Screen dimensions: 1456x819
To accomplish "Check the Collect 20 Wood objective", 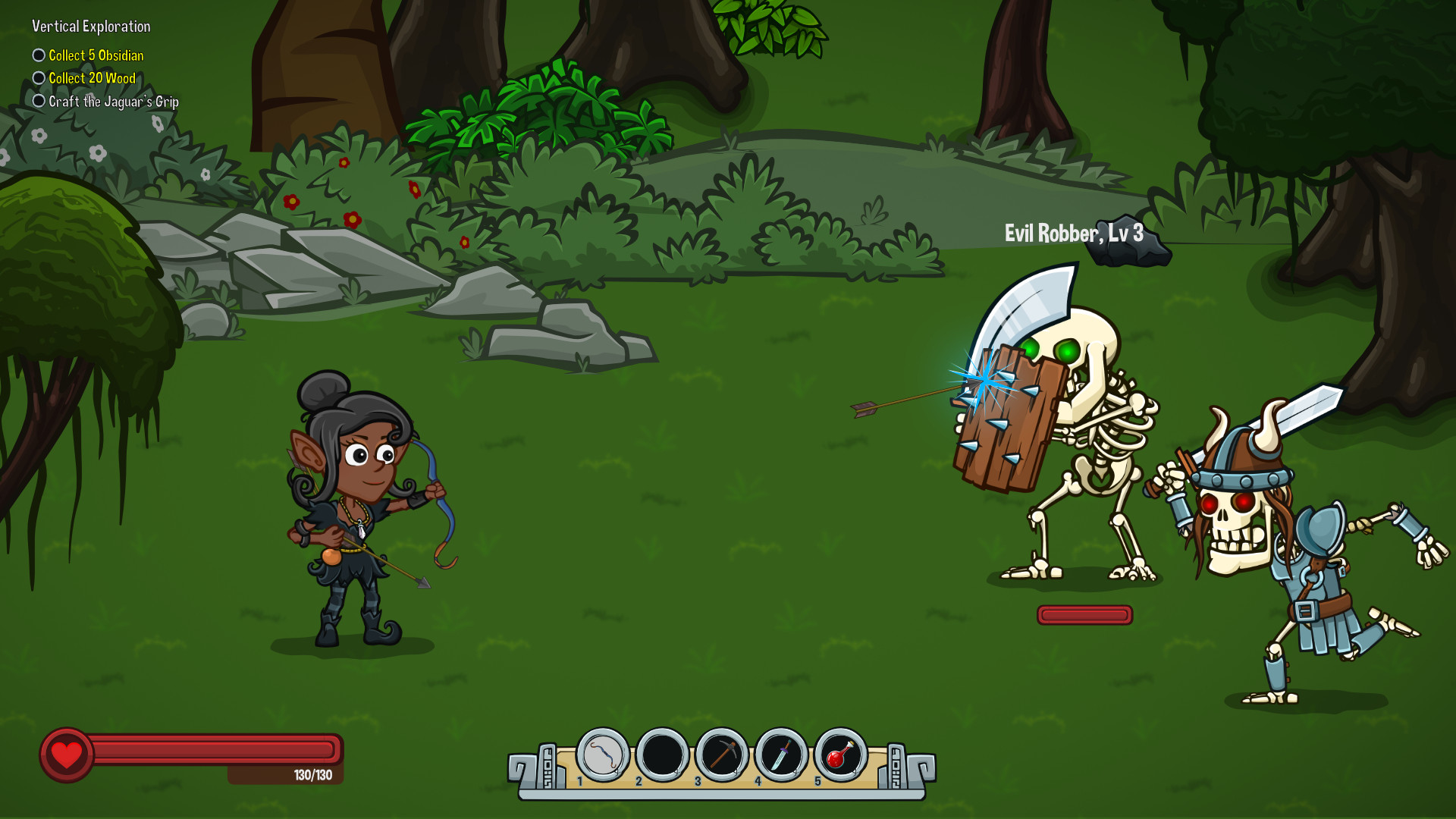I will tap(38, 77).
